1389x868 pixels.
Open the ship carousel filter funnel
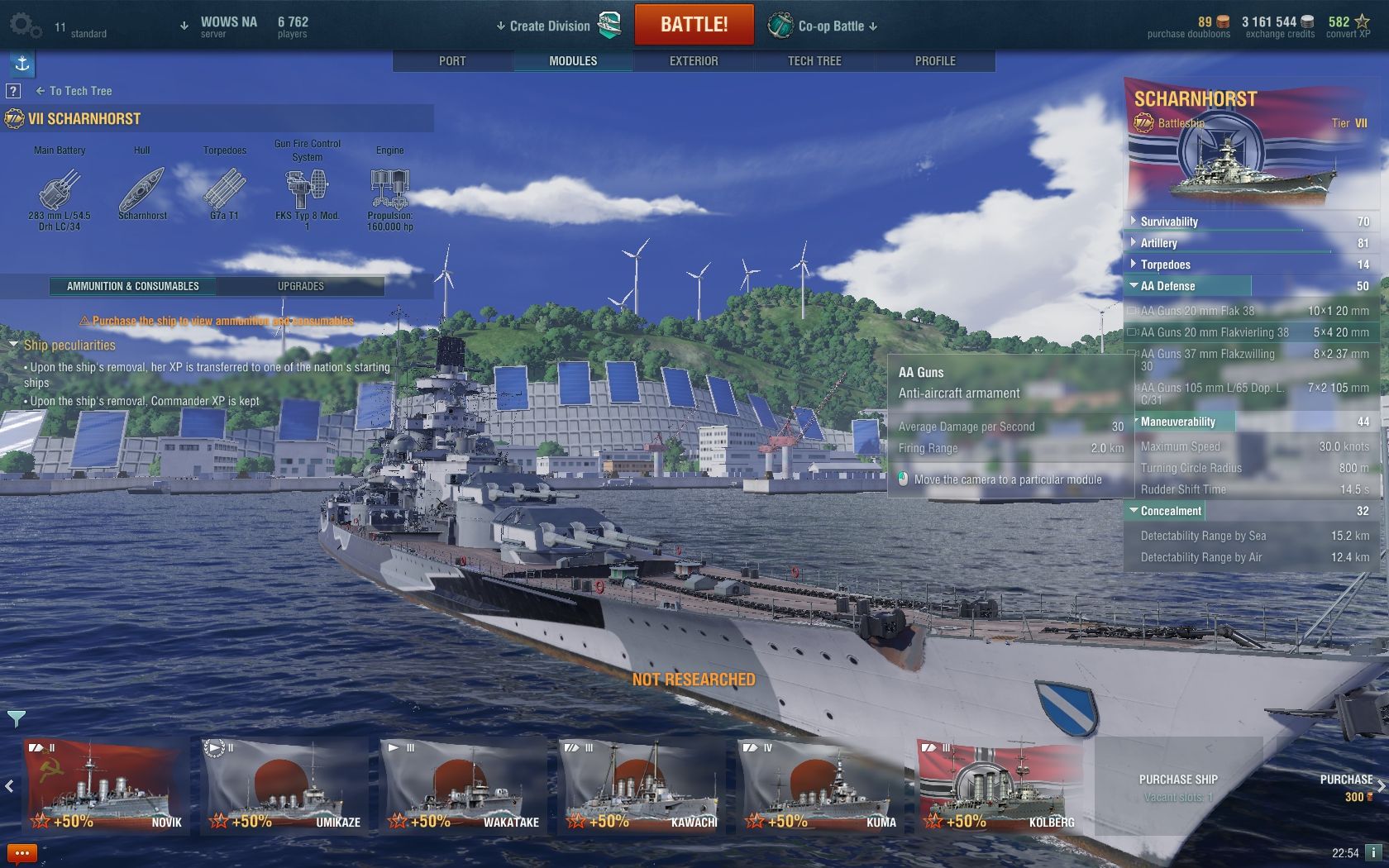pos(16,718)
